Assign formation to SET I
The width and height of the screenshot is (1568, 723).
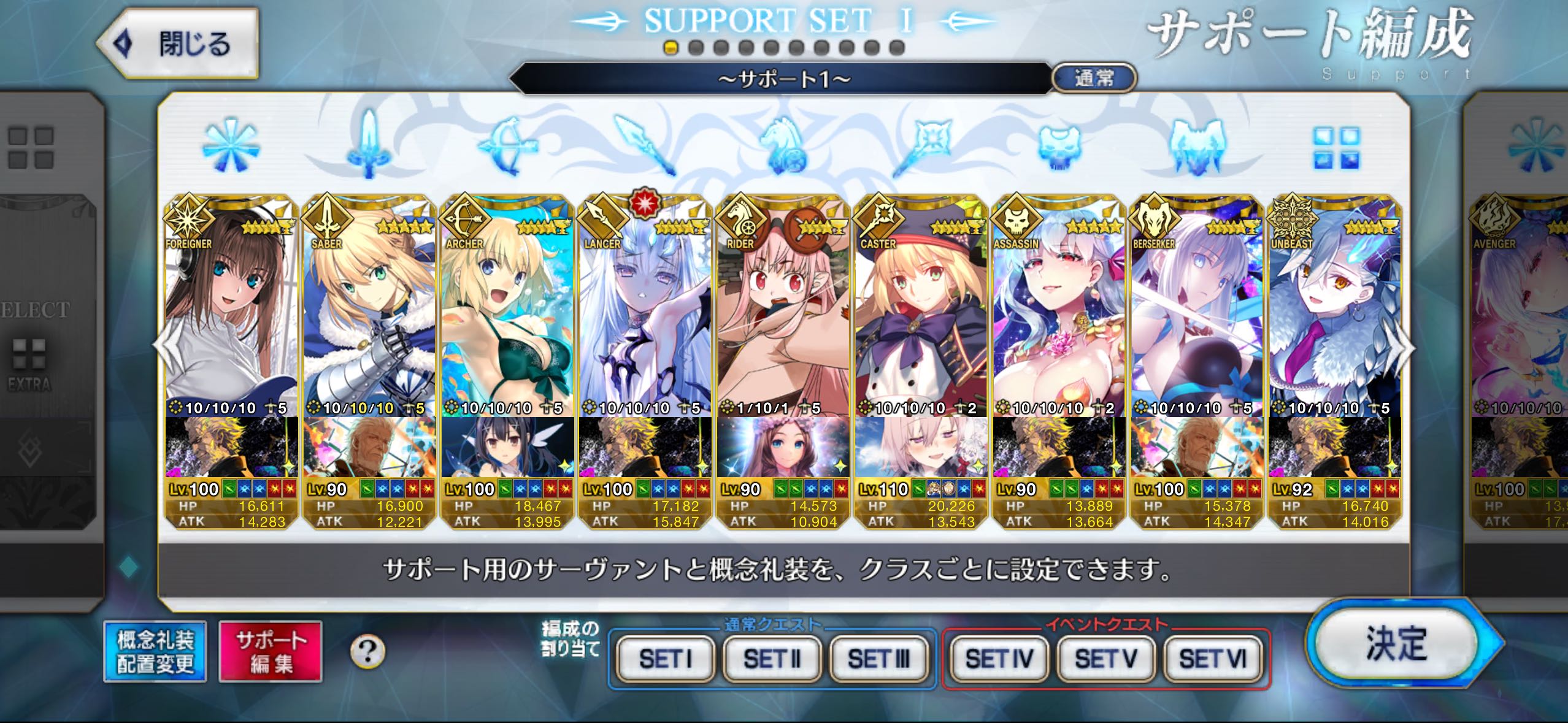click(x=666, y=659)
